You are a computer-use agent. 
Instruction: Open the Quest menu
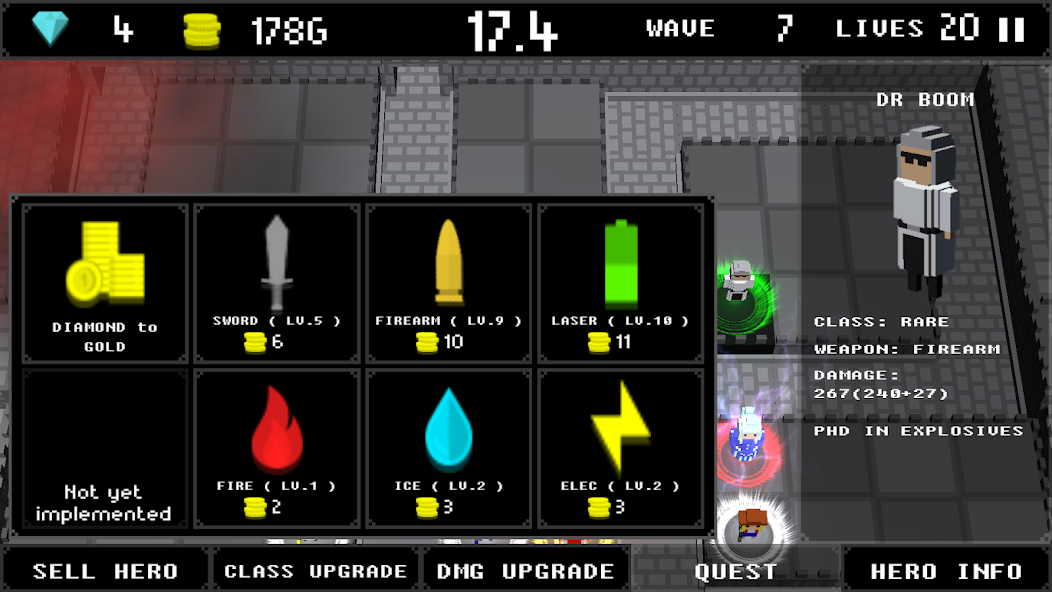click(x=736, y=571)
